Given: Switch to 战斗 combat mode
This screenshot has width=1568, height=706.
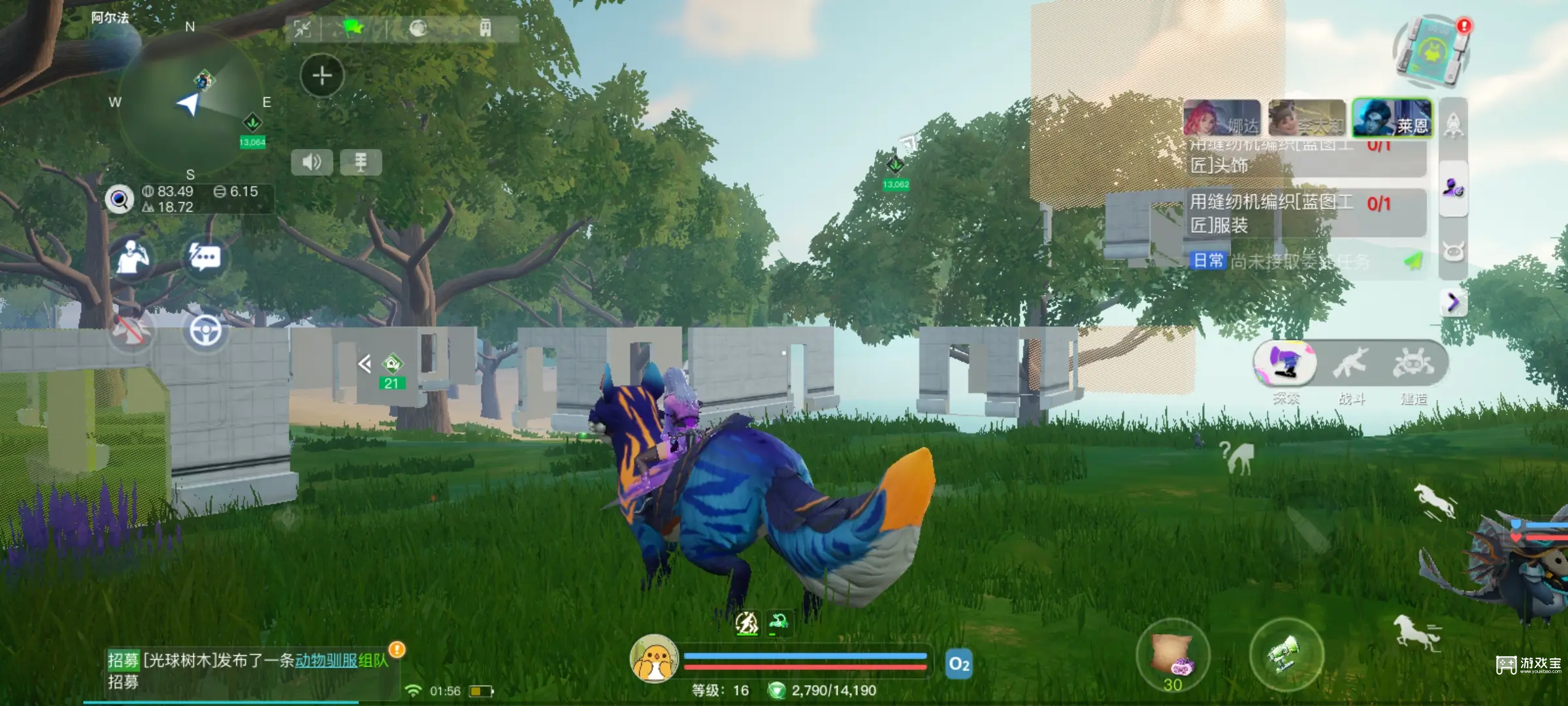Looking at the screenshot, I should coord(1351,364).
